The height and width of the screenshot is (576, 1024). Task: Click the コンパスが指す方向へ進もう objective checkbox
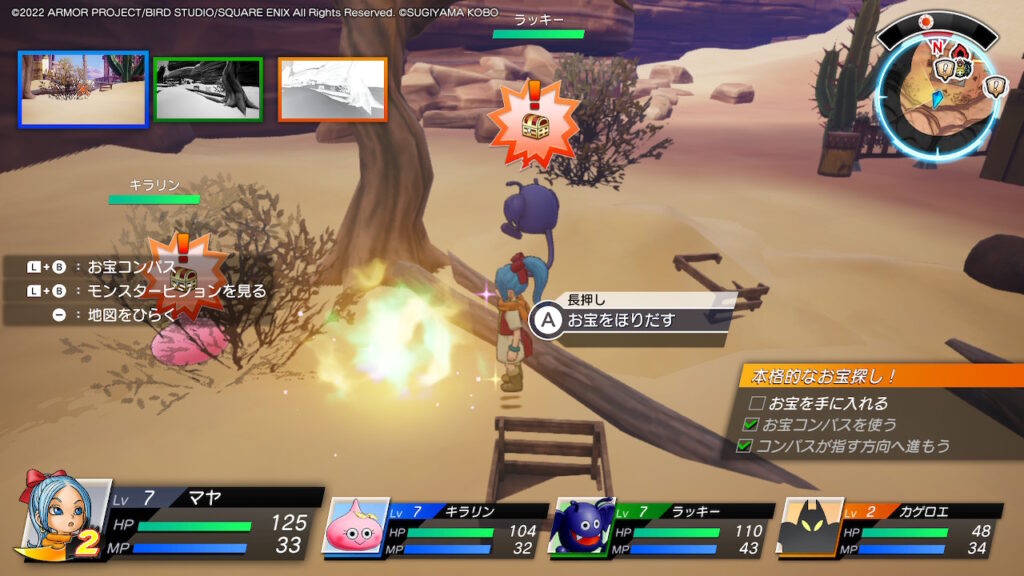[x=745, y=446]
